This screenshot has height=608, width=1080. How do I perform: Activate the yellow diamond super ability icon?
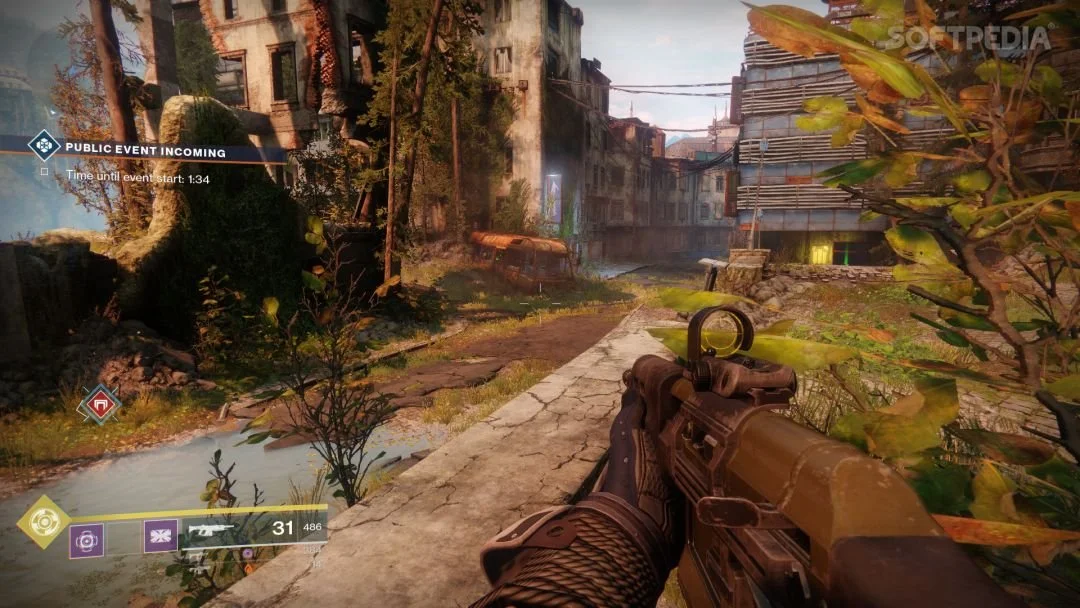(x=43, y=521)
